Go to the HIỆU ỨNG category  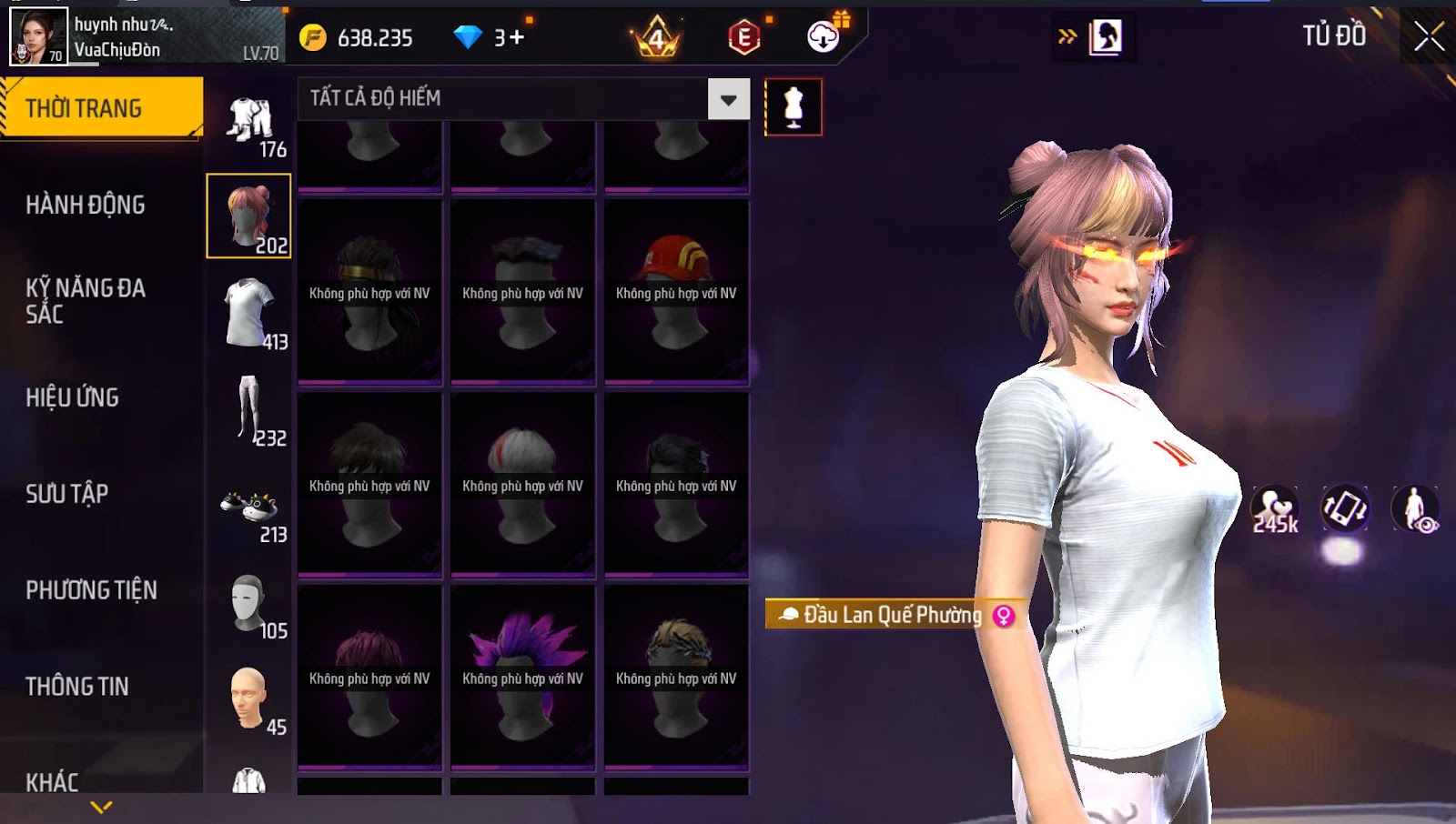tap(73, 397)
